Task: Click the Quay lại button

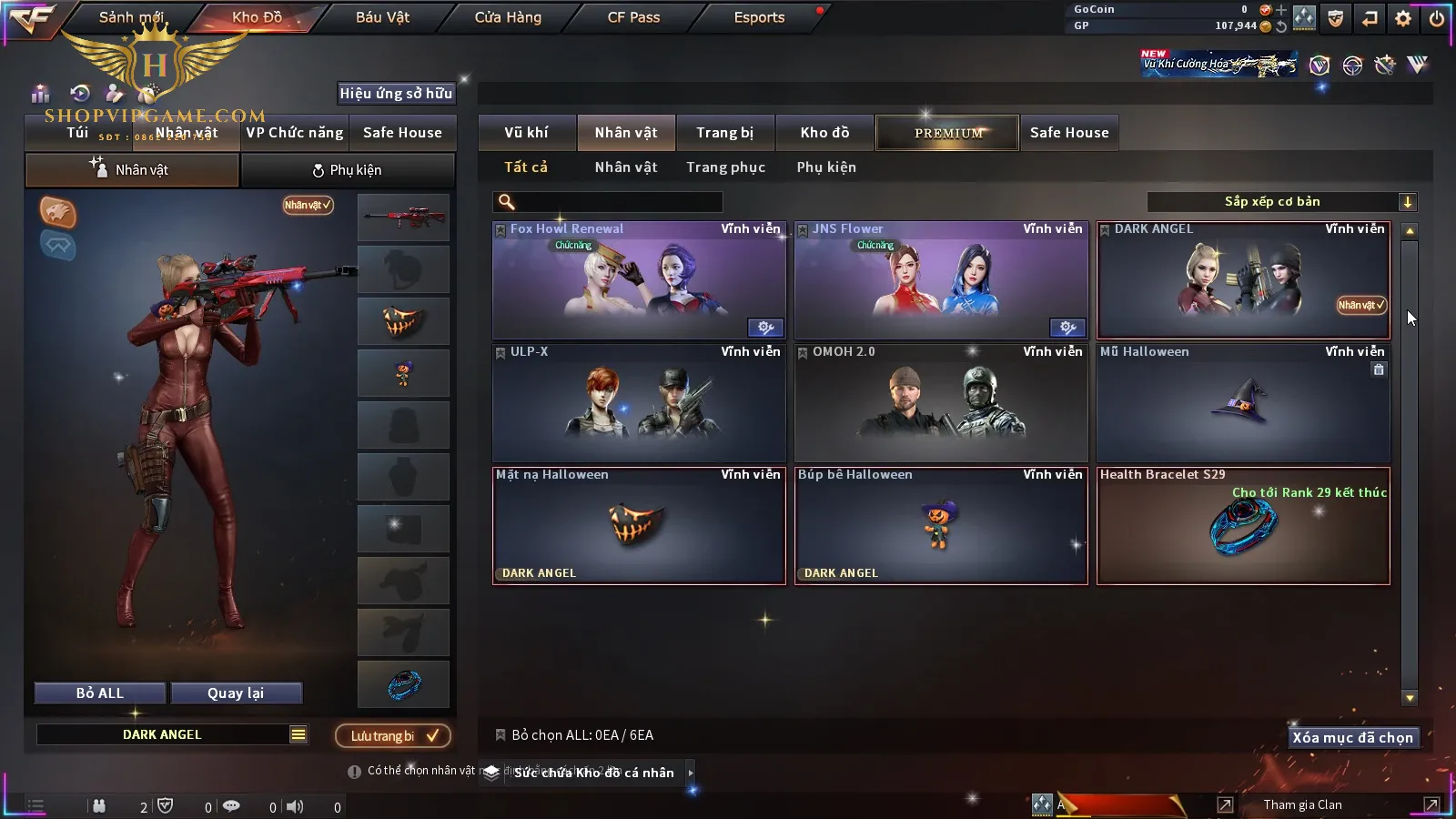Action: pos(236,693)
